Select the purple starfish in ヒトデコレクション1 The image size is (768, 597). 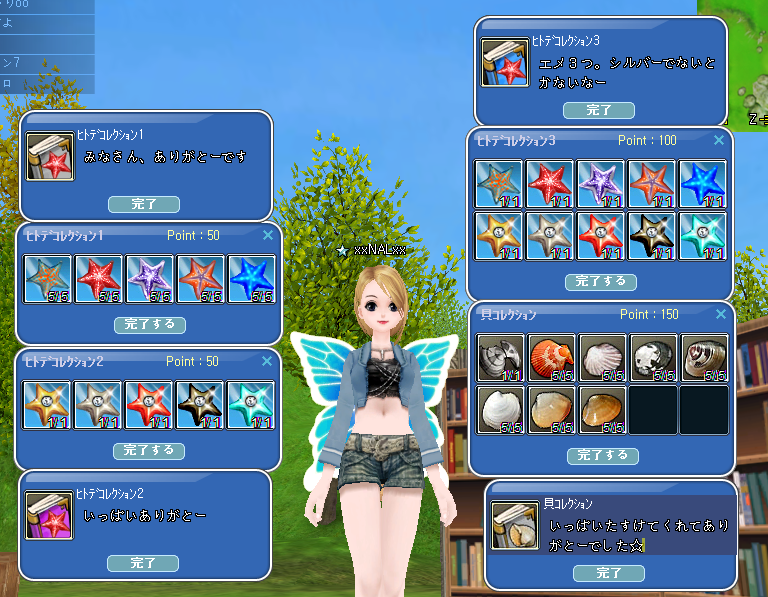[149, 280]
